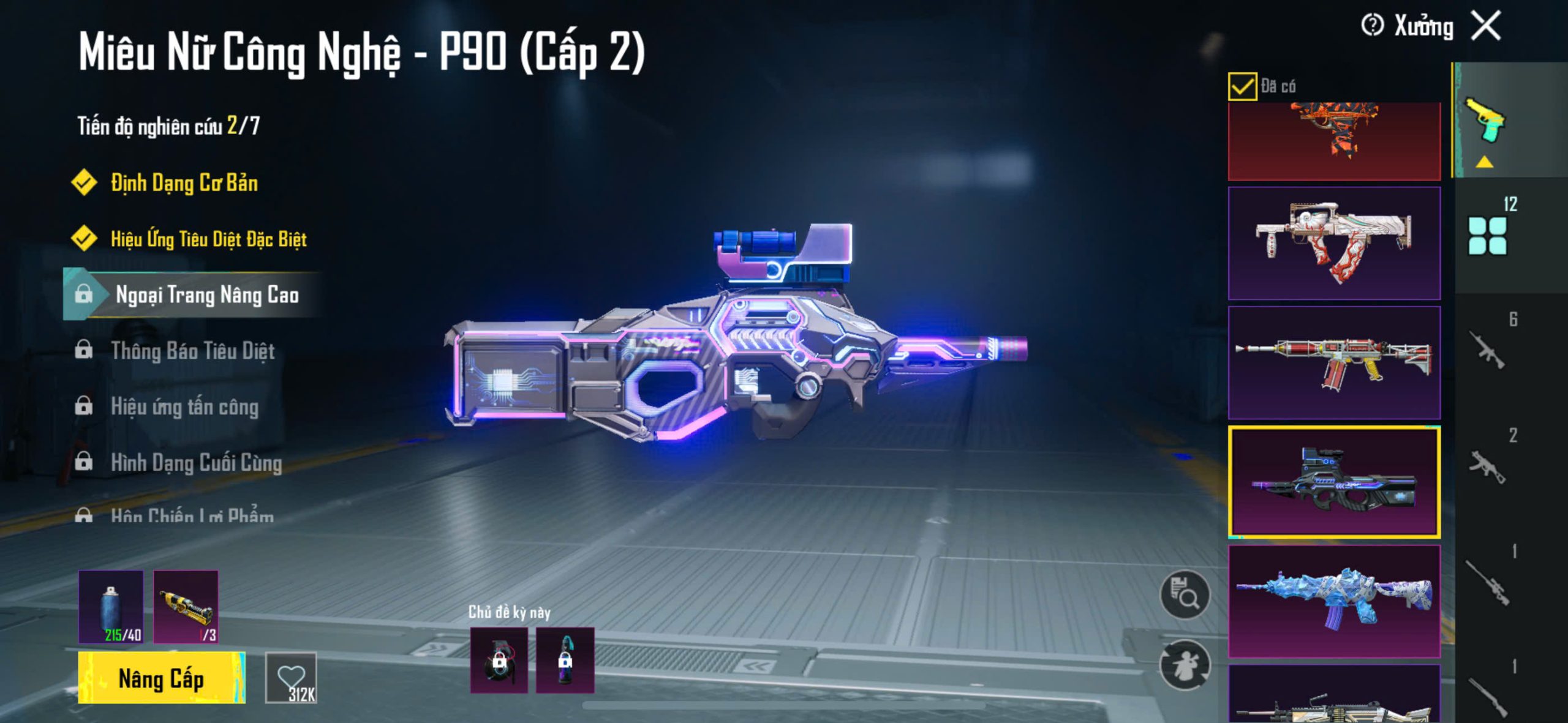Select Hiệu ứng tấn công locked stage

(184, 407)
